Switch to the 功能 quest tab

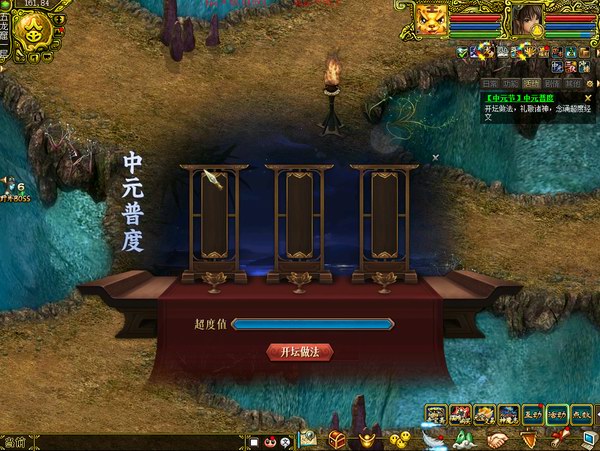pos(510,83)
